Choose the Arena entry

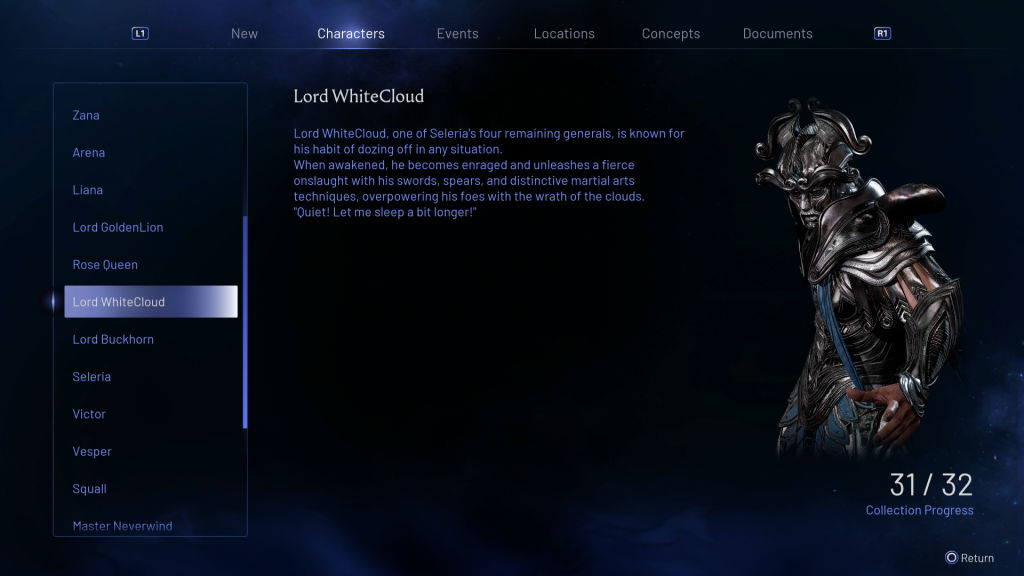(x=89, y=153)
